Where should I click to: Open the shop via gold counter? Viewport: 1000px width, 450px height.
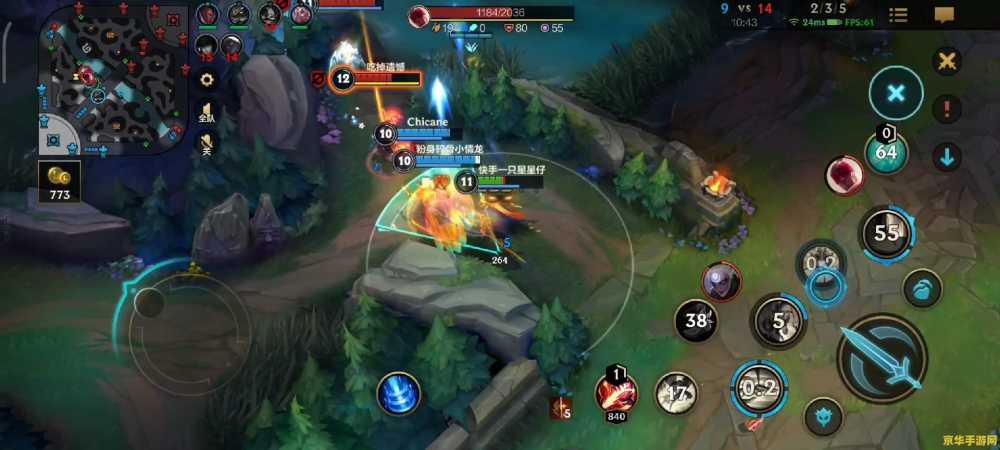point(59,182)
